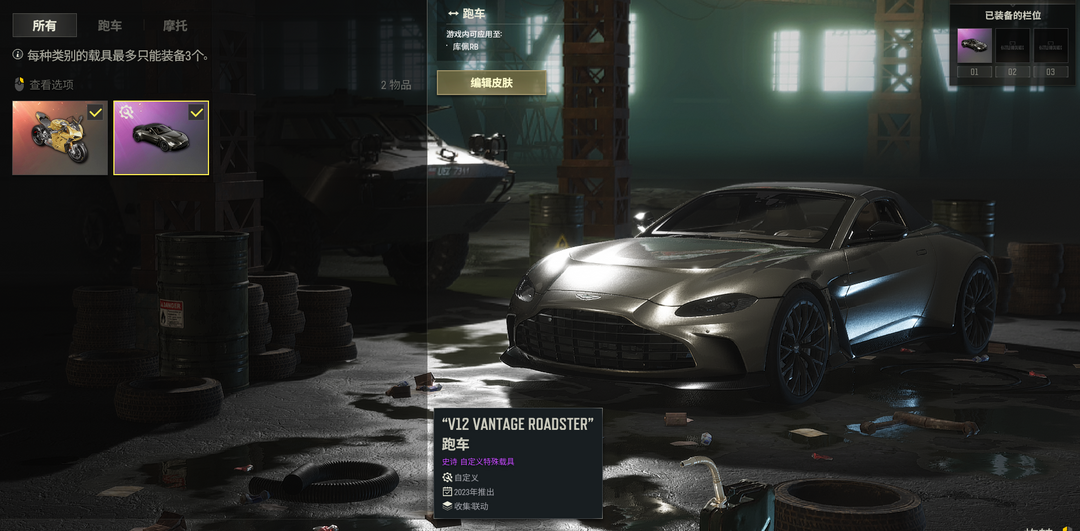Select the purple sports car skin tile
The image size is (1080, 531).
pos(161,138)
